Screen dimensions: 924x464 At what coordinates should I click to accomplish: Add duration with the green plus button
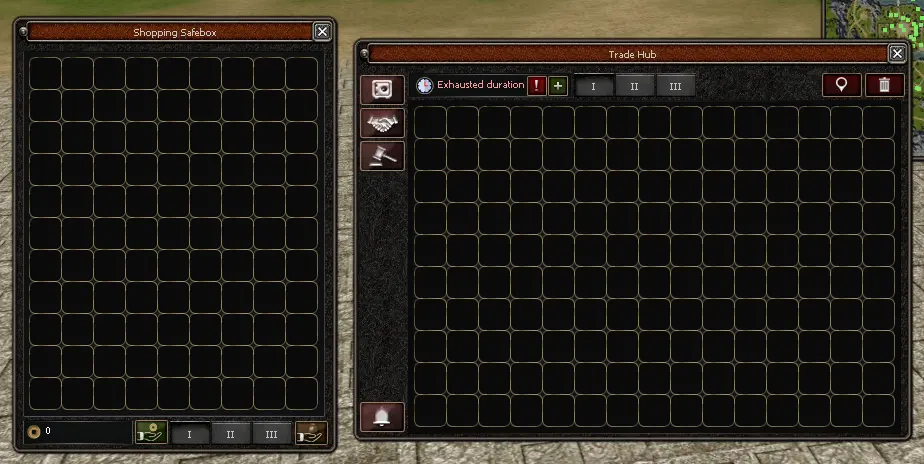[558, 86]
